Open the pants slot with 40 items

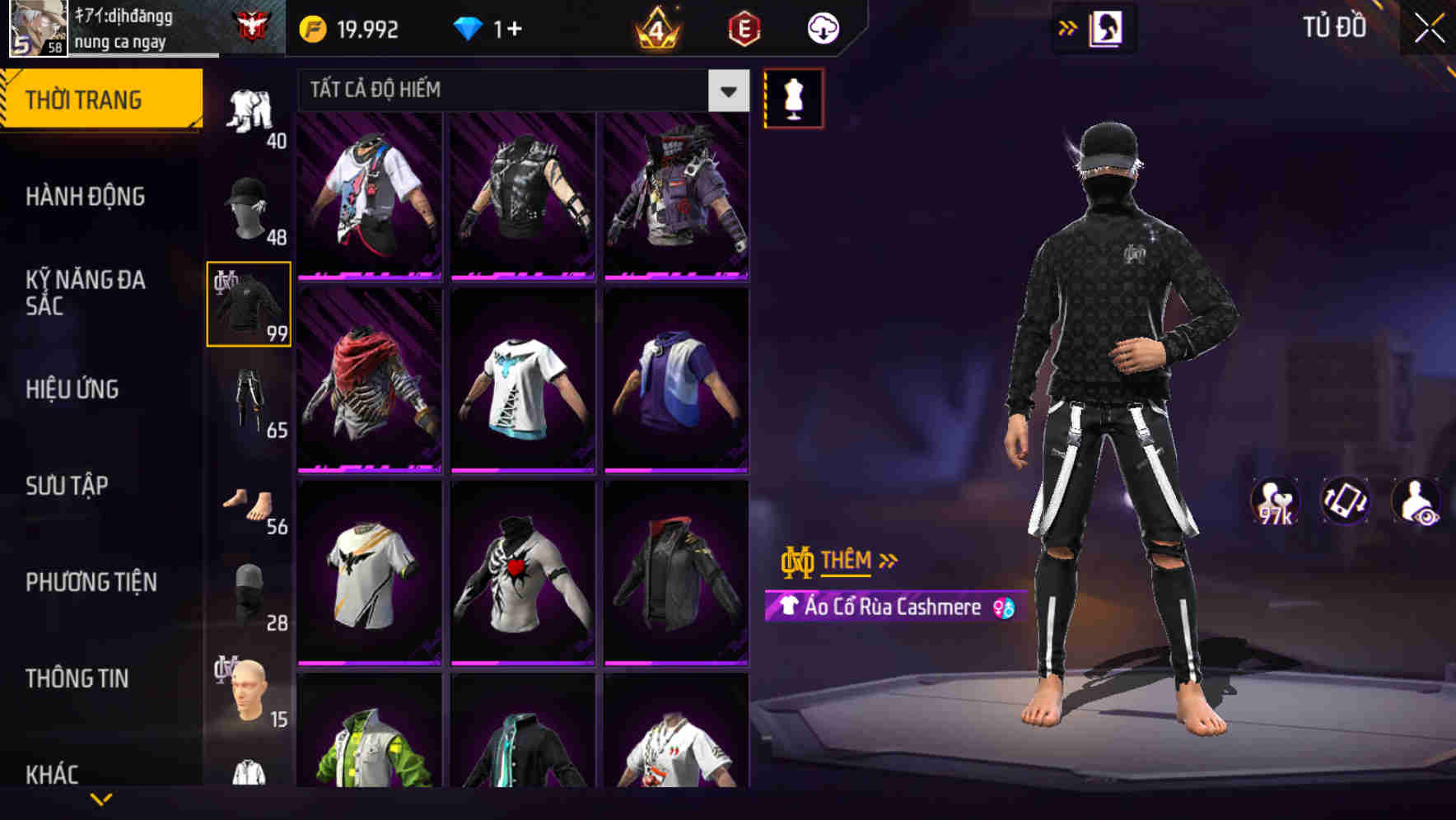pyautogui.click(x=247, y=107)
